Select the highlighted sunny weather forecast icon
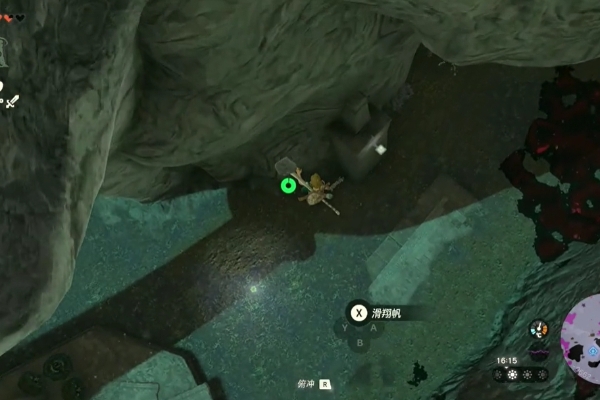Image resolution: width=600 pixels, height=400 pixels. [513, 374]
